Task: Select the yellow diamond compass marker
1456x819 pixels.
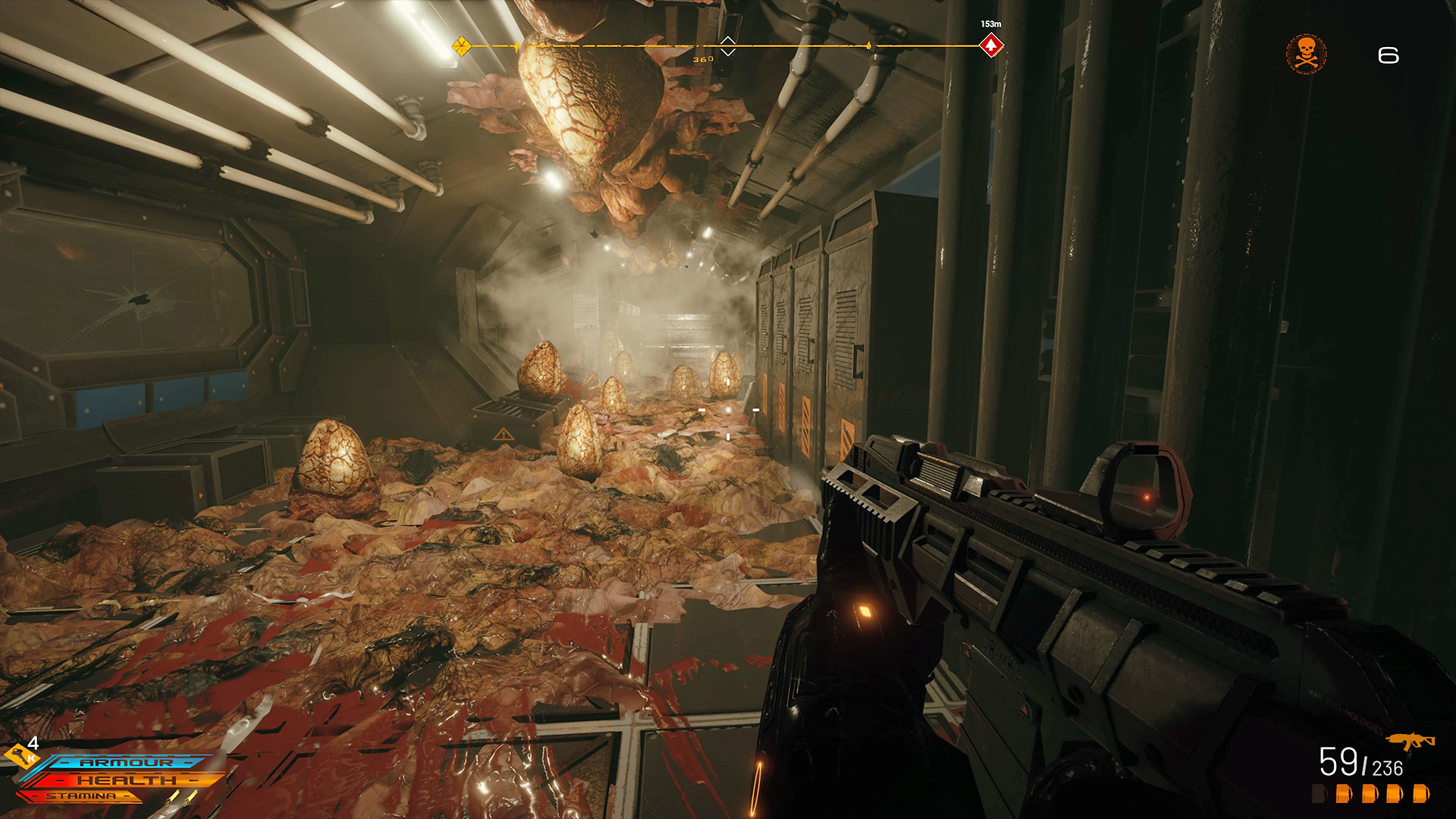Action: [x=461, y=46]
